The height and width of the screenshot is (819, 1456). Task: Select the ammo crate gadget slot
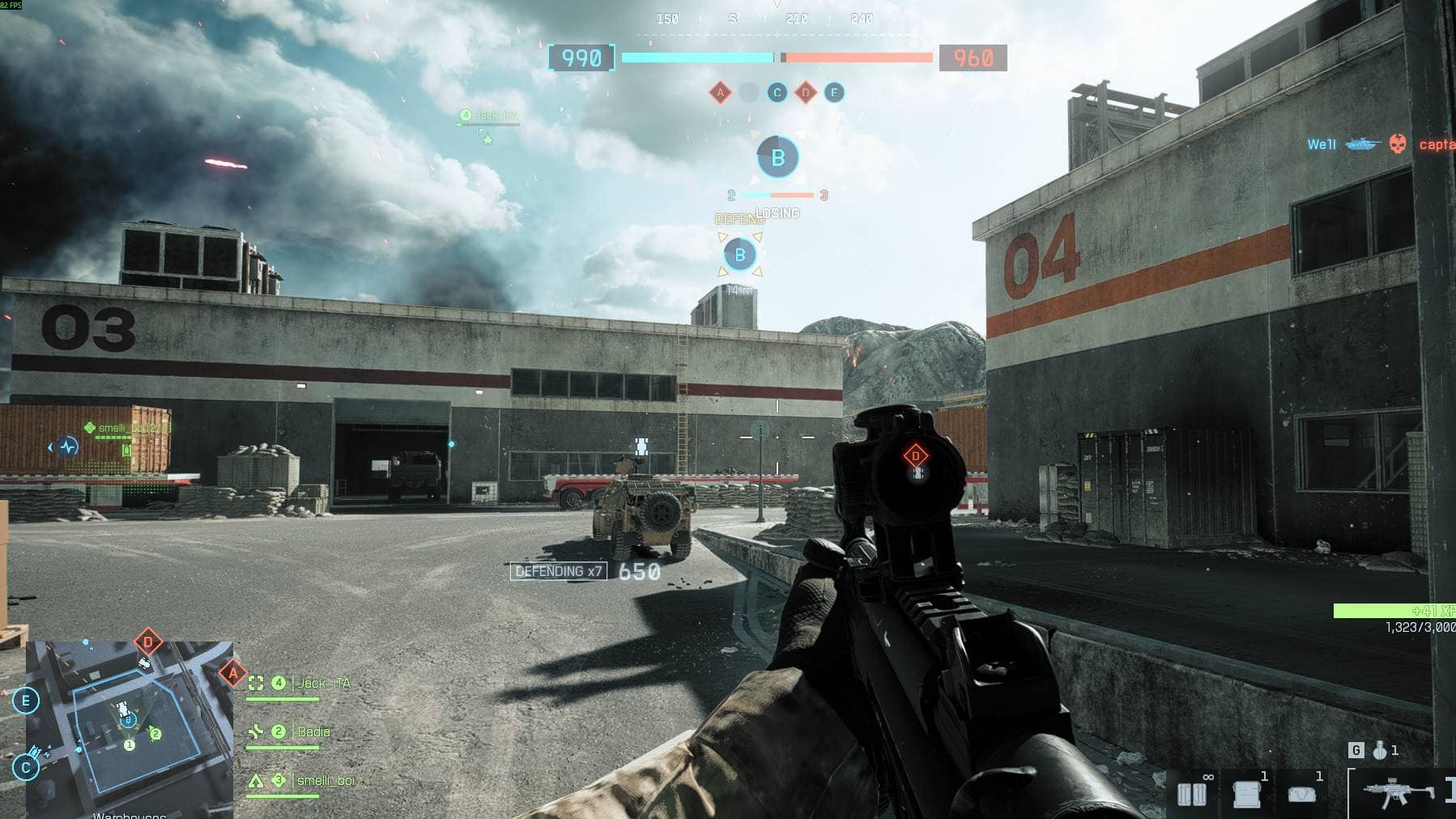[1246, 793]
